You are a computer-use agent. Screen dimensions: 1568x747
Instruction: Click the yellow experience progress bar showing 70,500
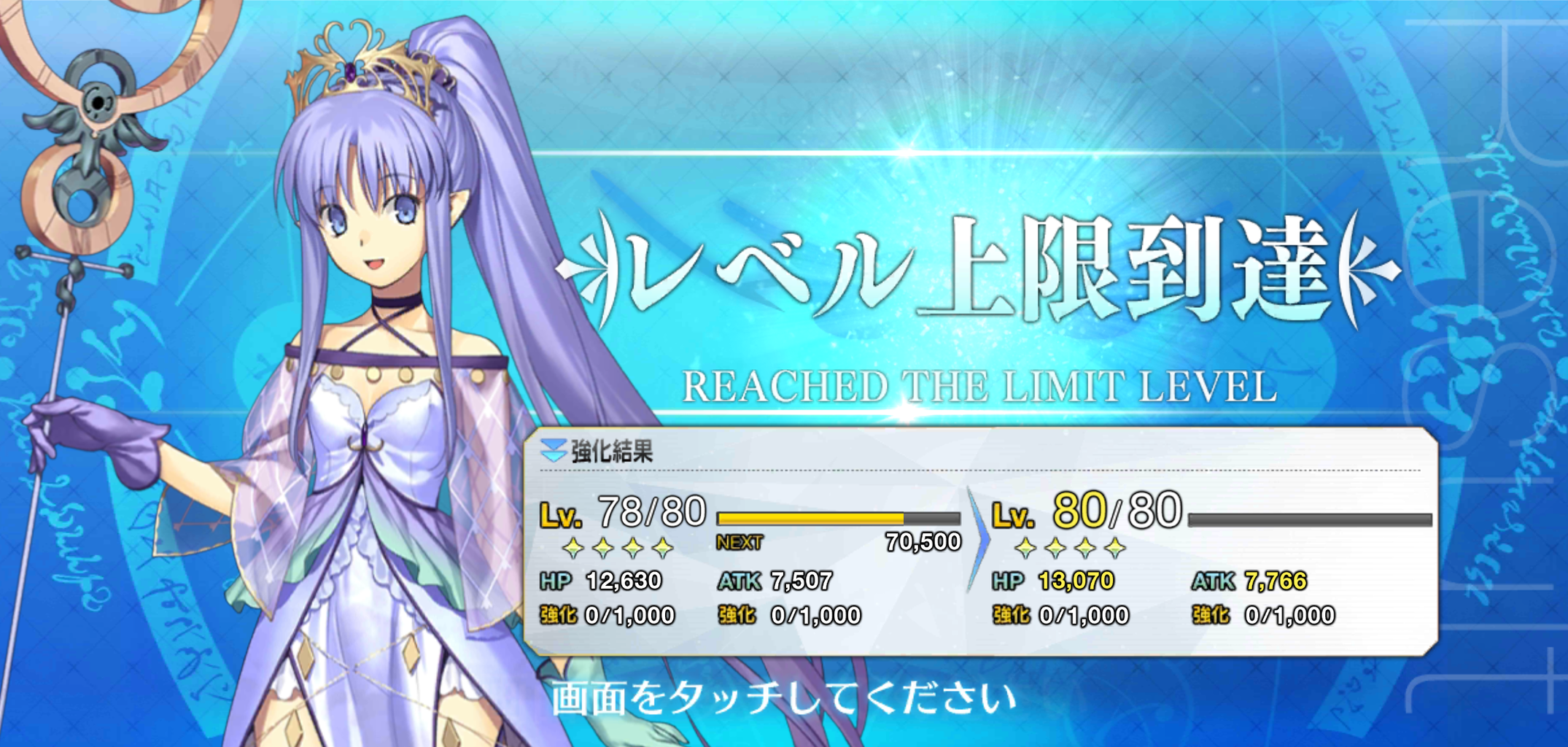[x=810, y=517]
